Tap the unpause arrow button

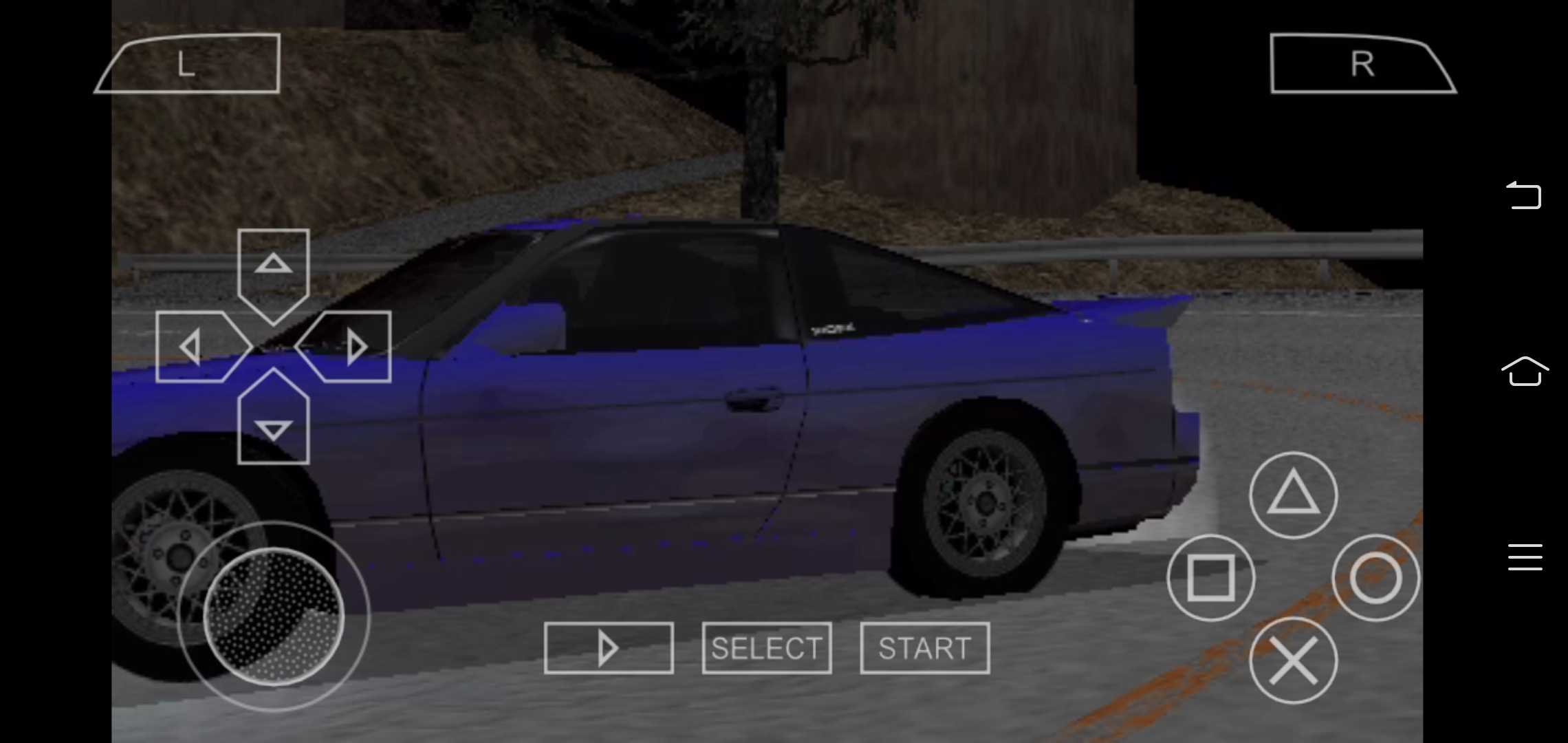coord(608,647)
